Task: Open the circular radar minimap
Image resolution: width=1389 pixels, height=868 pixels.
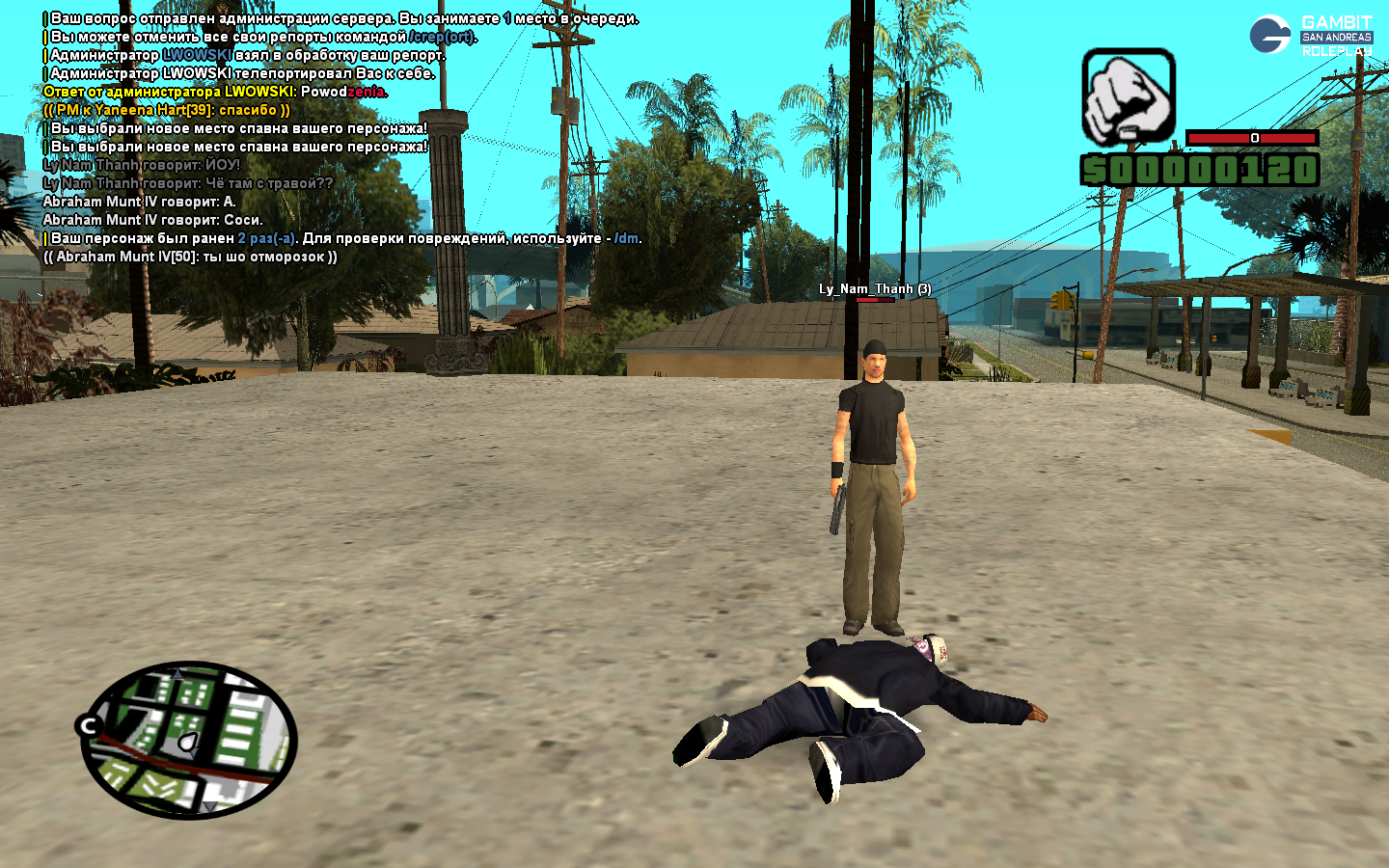Action: point(190,740)
